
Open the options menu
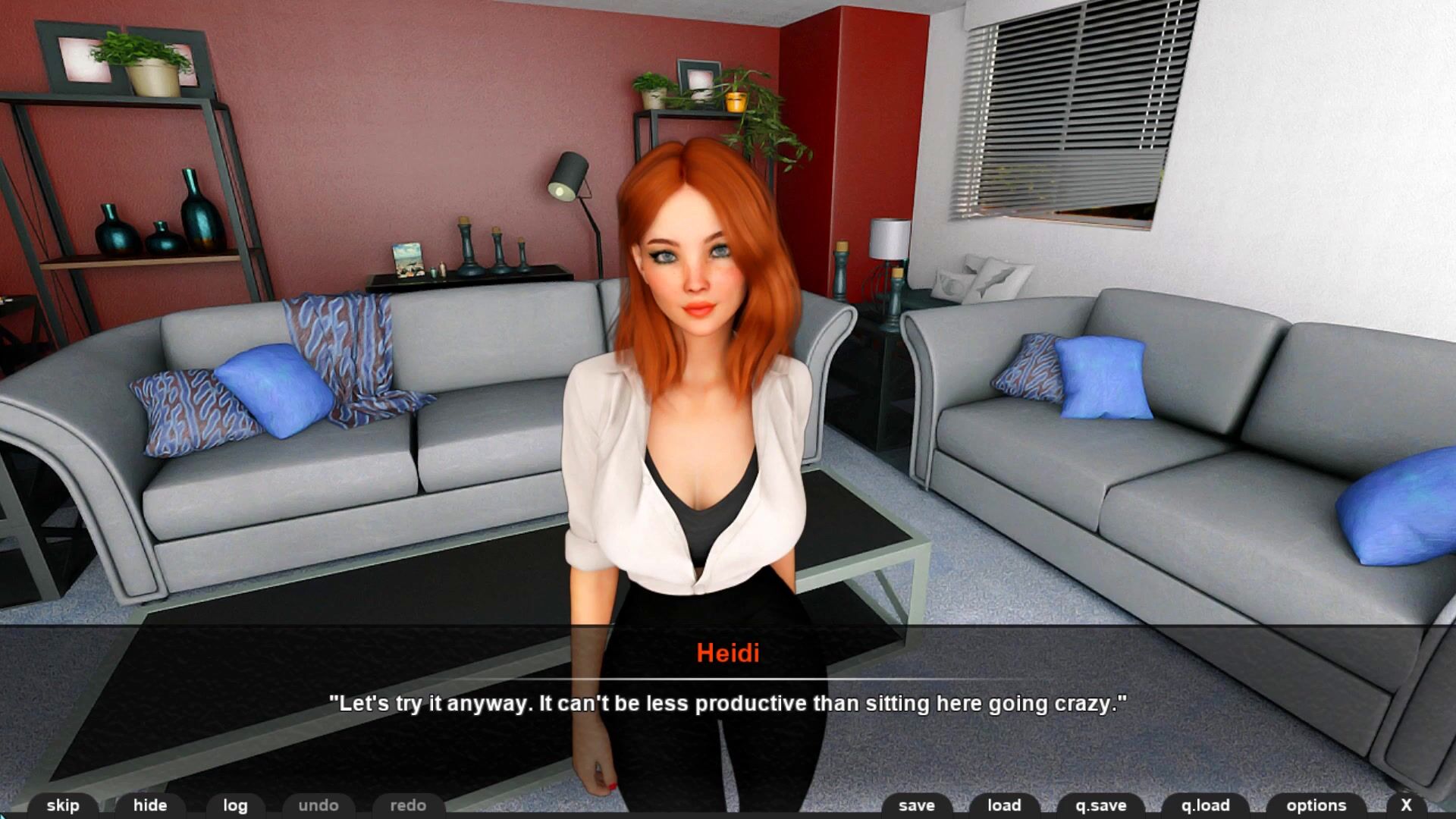pyautogui.click(x=1316, y=805)
